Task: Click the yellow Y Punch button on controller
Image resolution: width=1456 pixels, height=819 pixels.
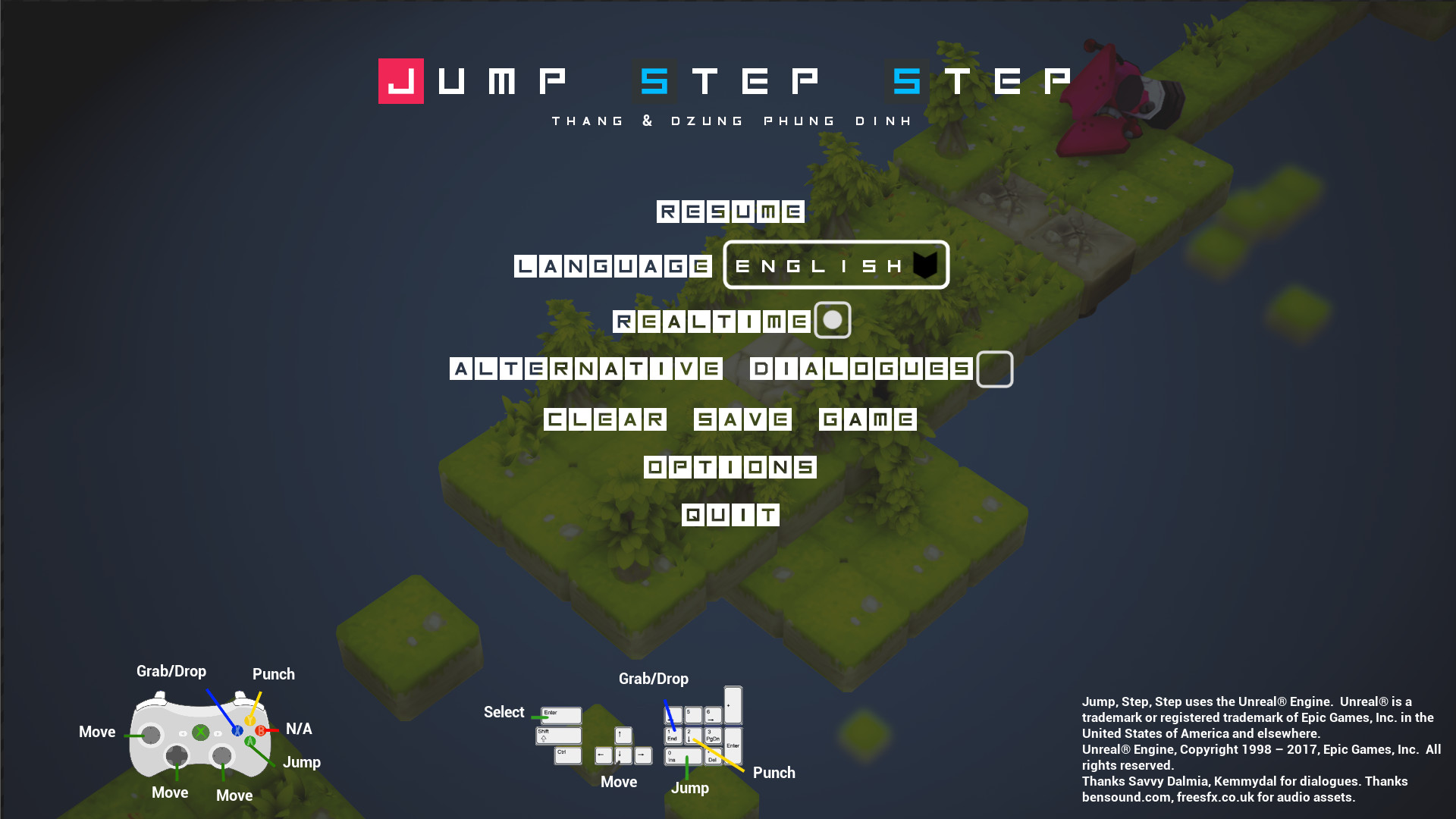Action: [250, 720]
